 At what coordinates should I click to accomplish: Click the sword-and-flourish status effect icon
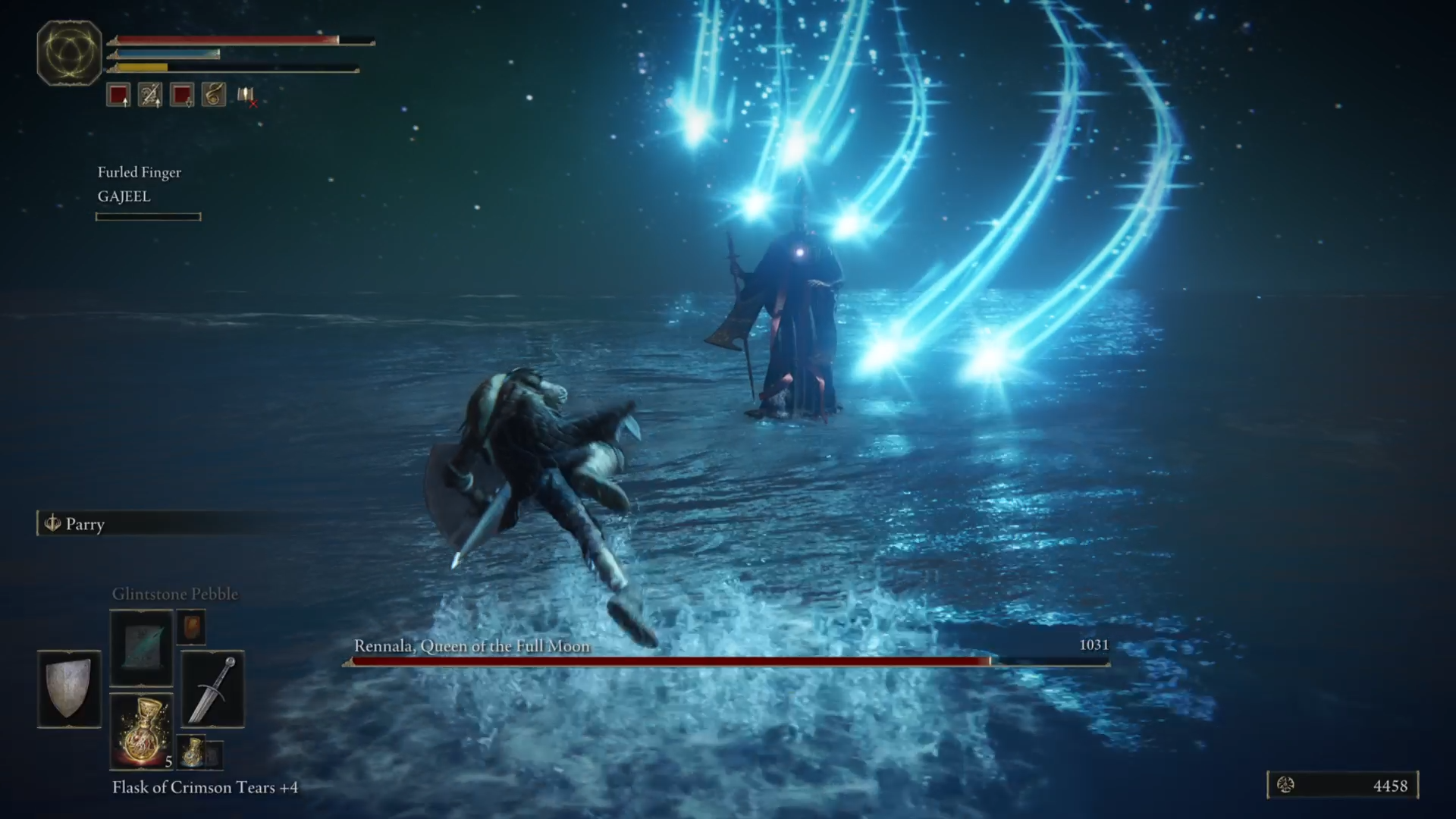click(x=149, y=95)
